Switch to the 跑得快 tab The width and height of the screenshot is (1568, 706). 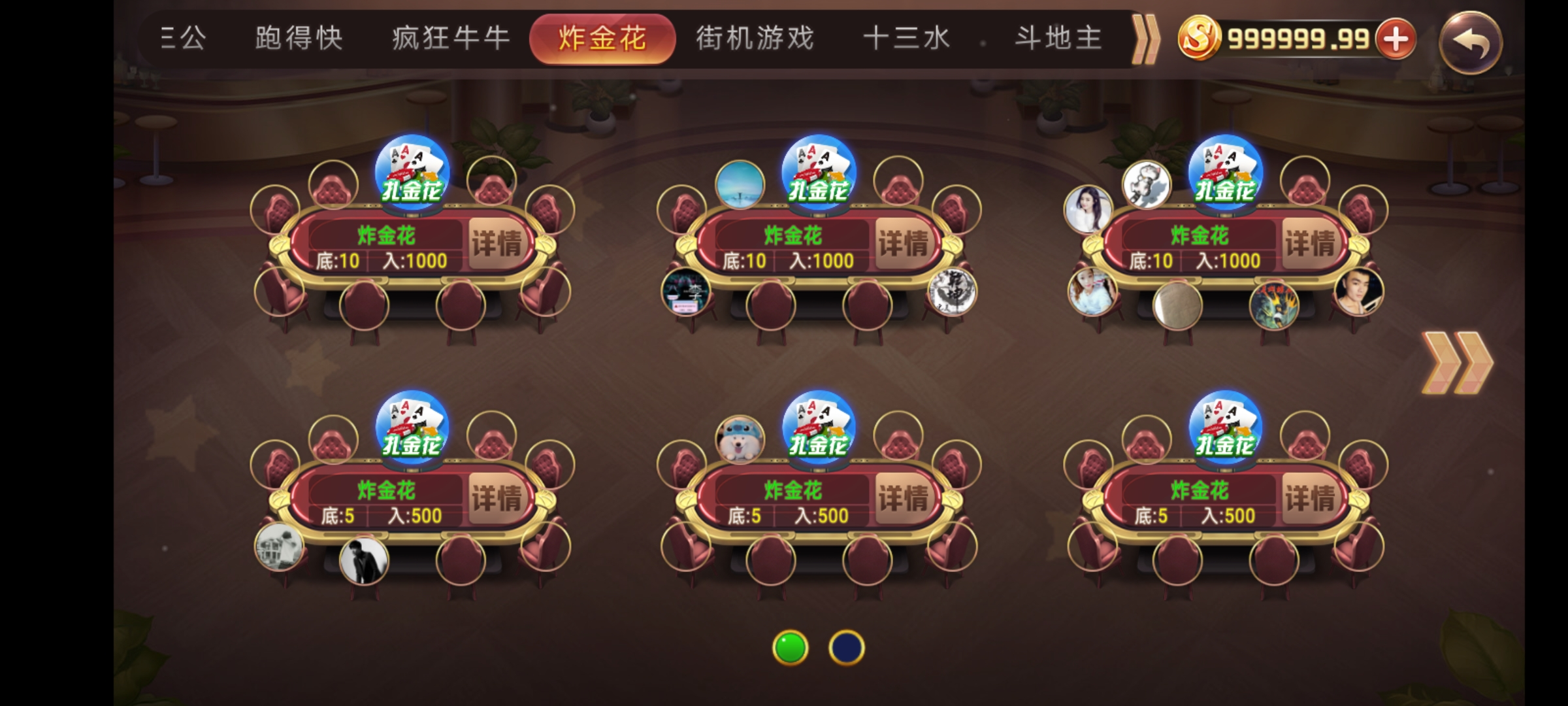(x=297, y=37)
